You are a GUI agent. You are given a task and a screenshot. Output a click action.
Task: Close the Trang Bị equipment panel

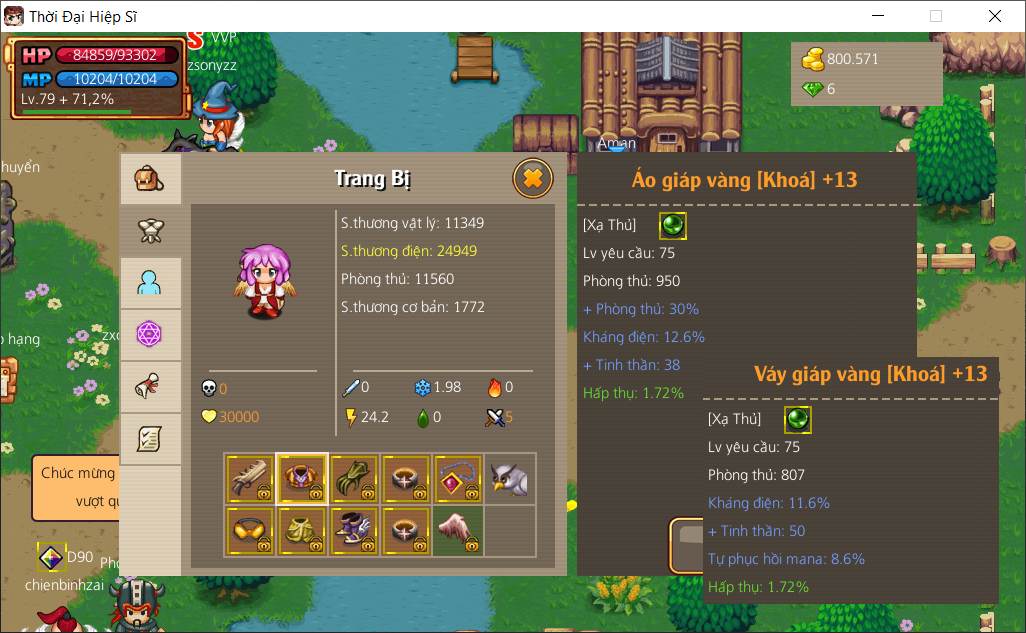(x=533, y=179)
